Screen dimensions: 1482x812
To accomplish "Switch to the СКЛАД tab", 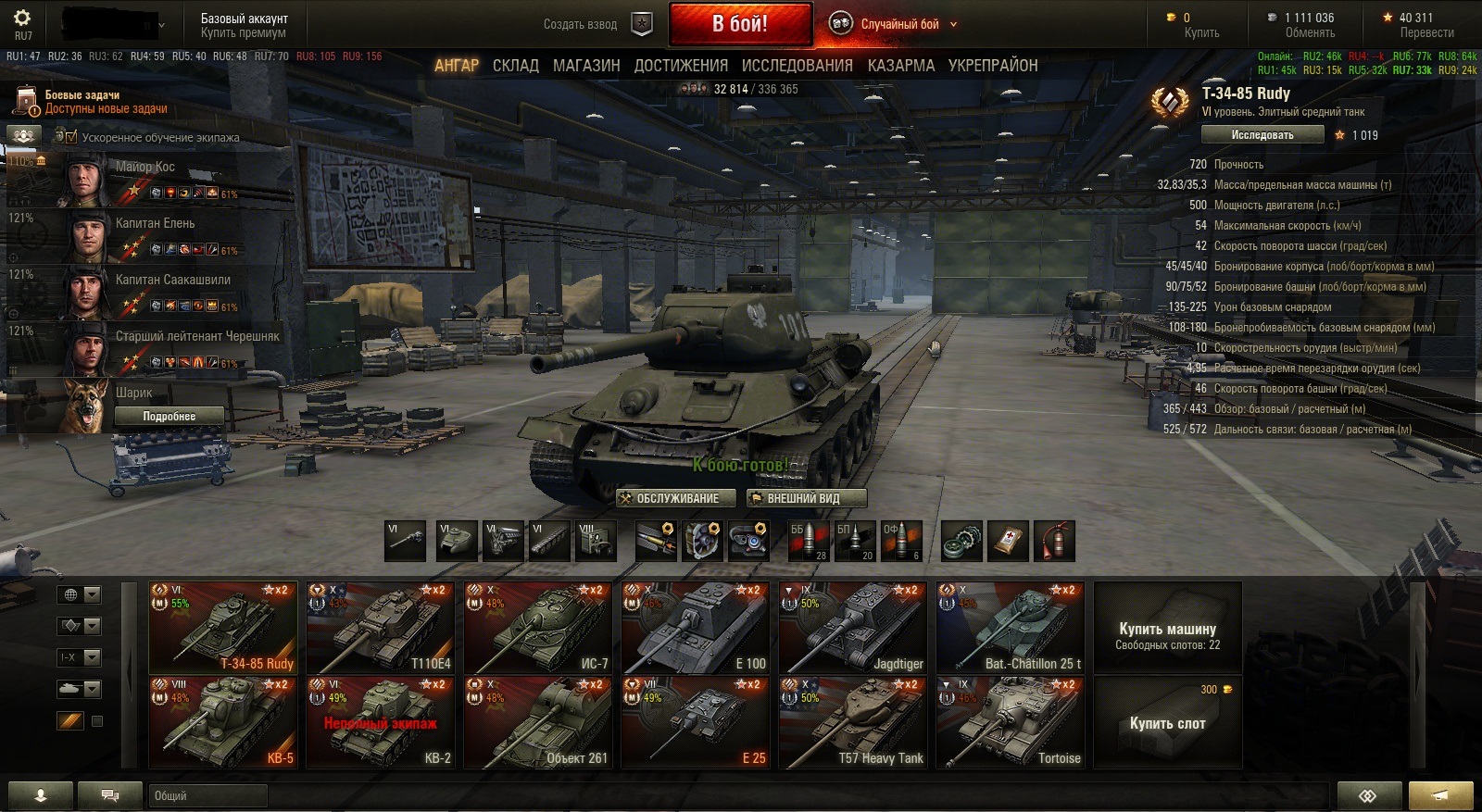I will (x=515, y=66).
